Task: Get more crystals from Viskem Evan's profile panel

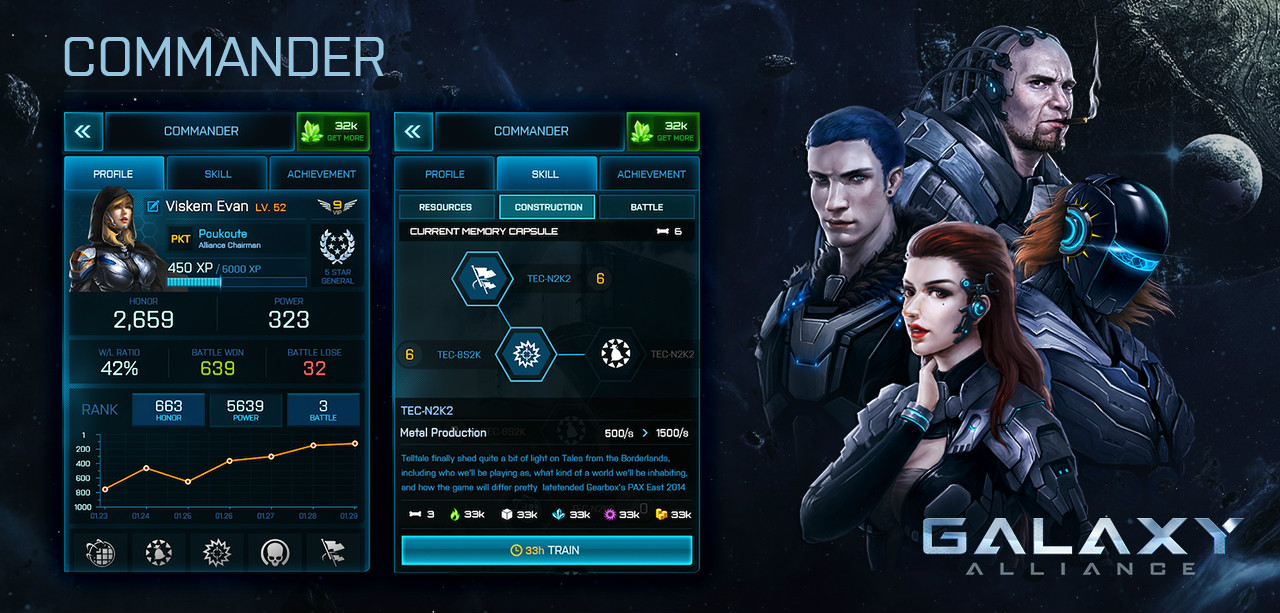Action: (333, 131)
